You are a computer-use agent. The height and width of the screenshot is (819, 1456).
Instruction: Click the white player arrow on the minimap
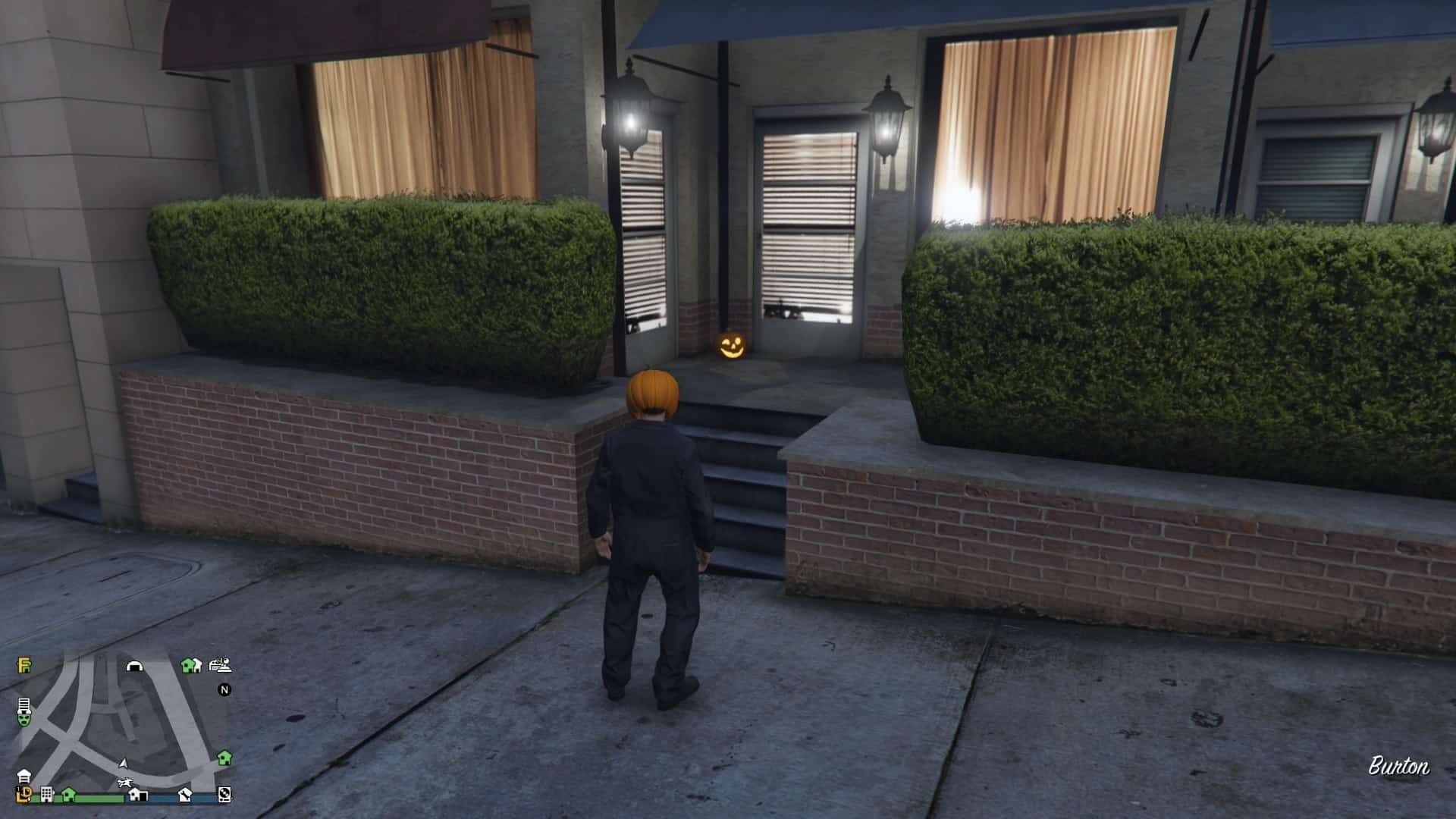[124, 763]
